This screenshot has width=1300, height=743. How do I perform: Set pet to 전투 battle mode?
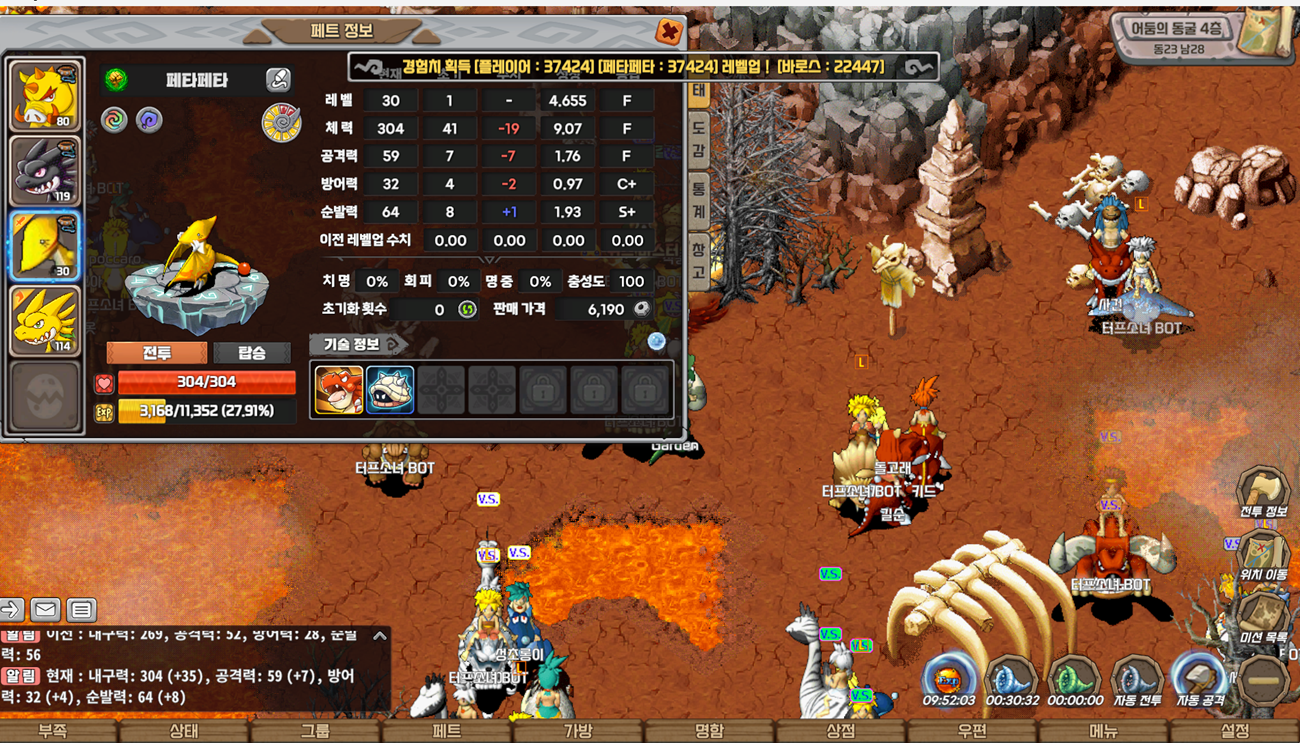(x=157, y=353)
